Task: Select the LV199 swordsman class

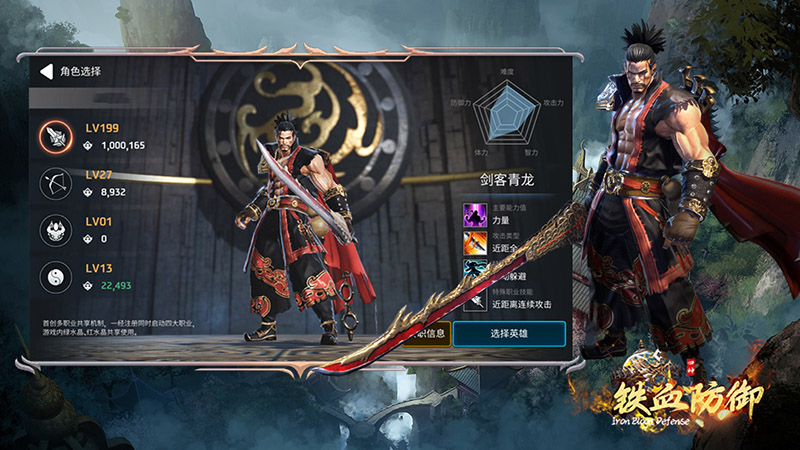Action: click(54, 137)
